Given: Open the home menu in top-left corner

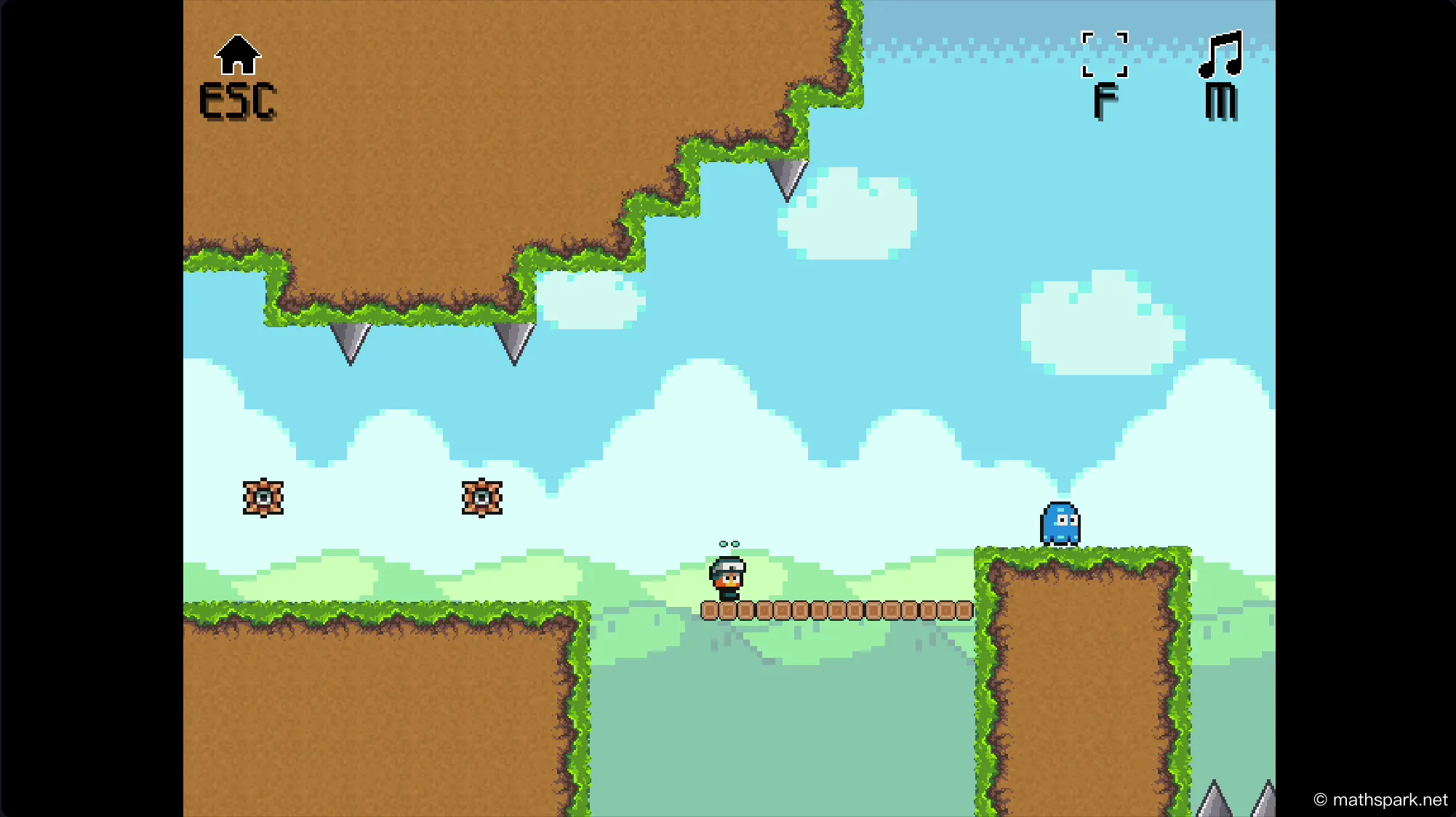Looking at the screenshot, I should pos(238,55).
